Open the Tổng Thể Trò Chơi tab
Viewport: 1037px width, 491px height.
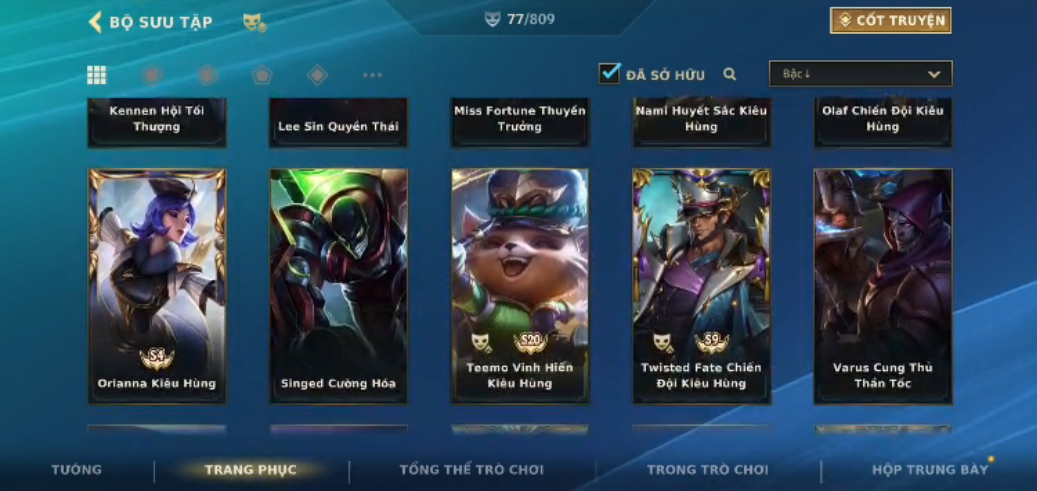pos(471,470)
